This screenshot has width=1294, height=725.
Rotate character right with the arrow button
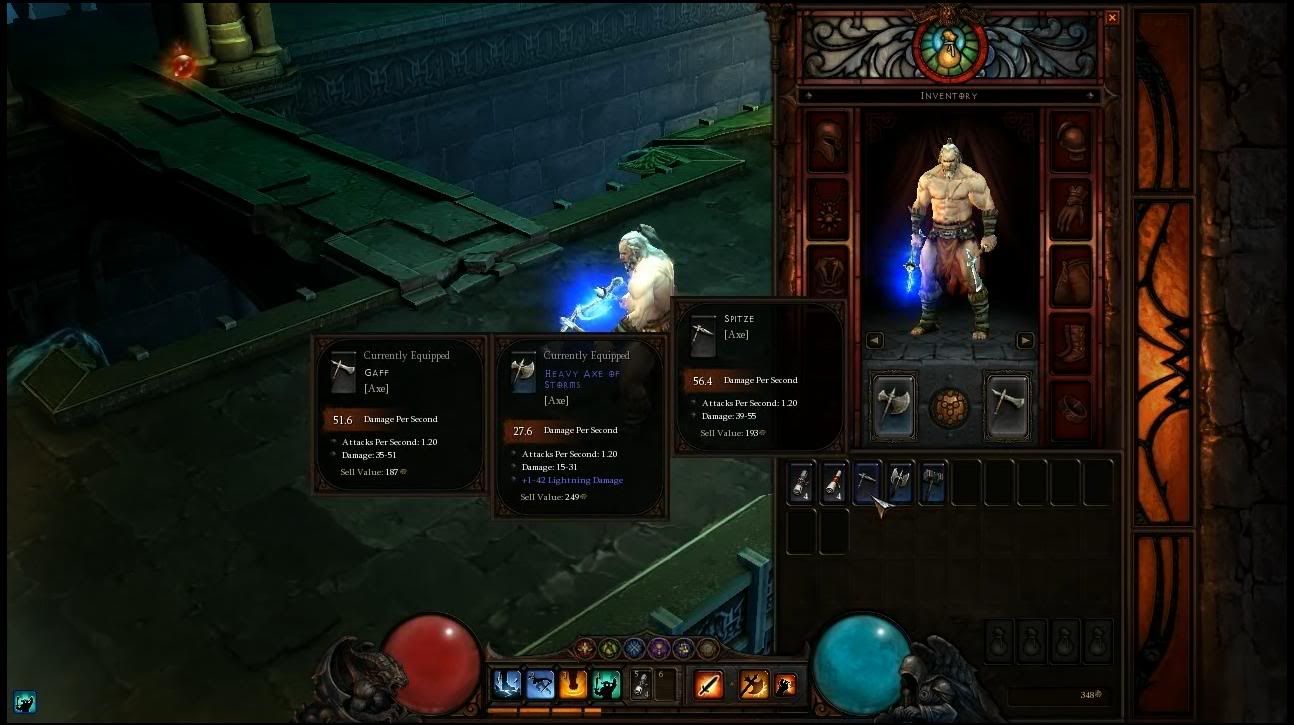tap(1025, 340)
